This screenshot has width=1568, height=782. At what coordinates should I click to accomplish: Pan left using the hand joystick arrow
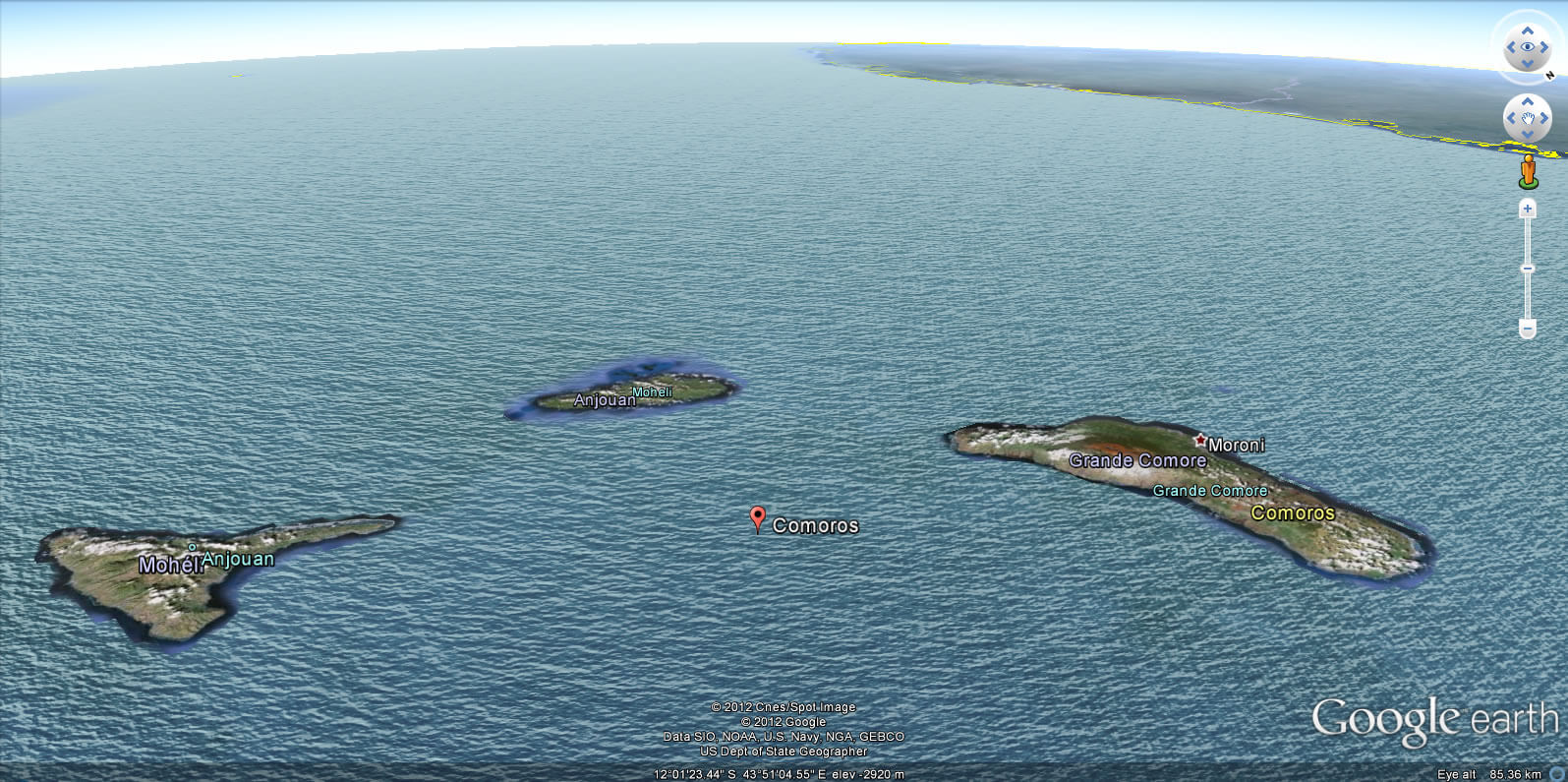[1511, 118]
